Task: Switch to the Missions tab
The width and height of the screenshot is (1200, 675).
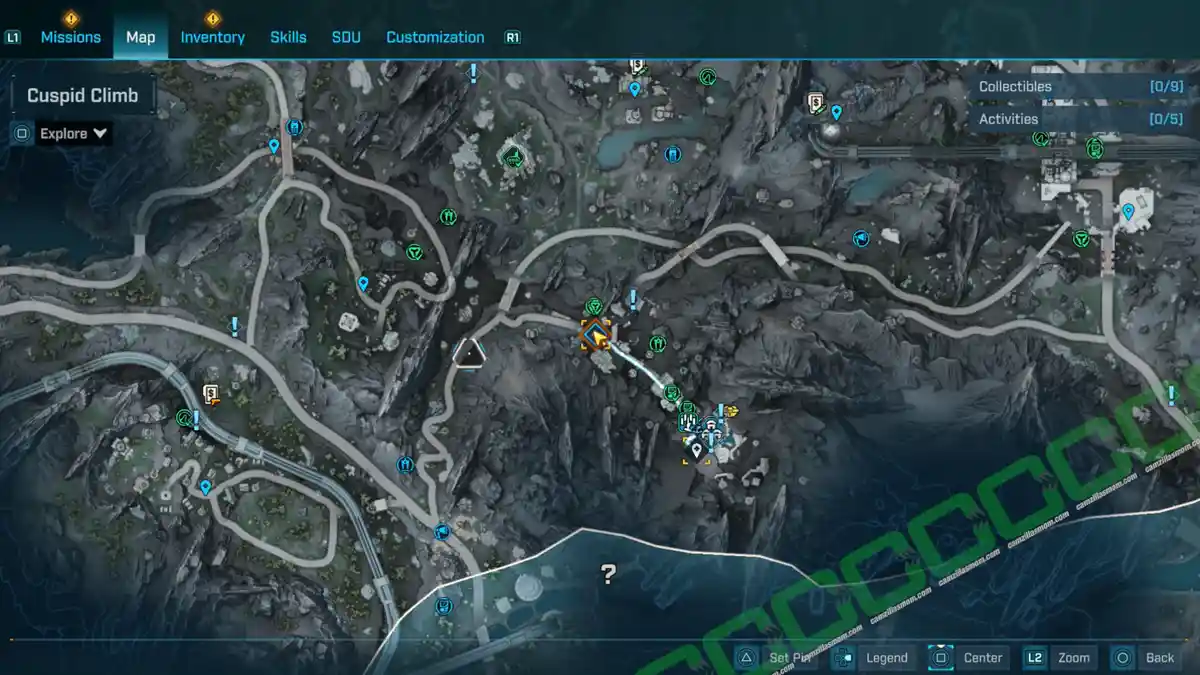Action: (70, 37)
